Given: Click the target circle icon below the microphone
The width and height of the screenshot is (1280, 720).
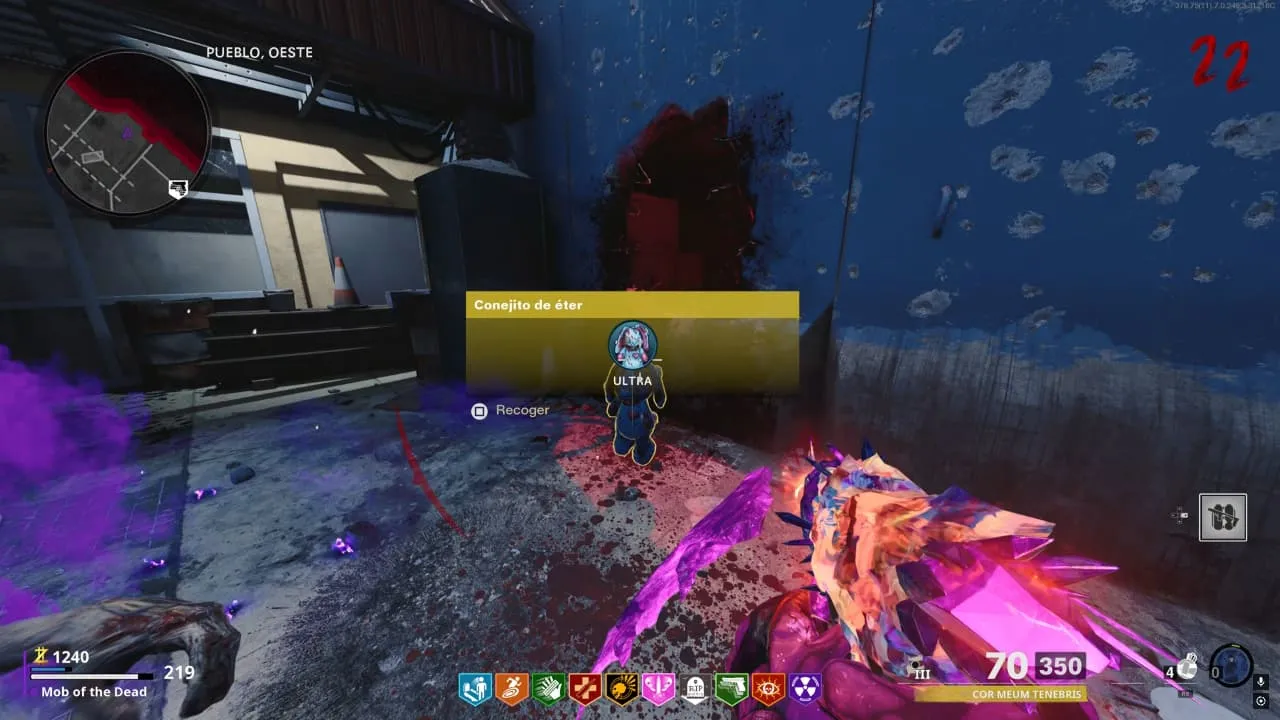Looking at the screenshot, I should click(1261, 701).
